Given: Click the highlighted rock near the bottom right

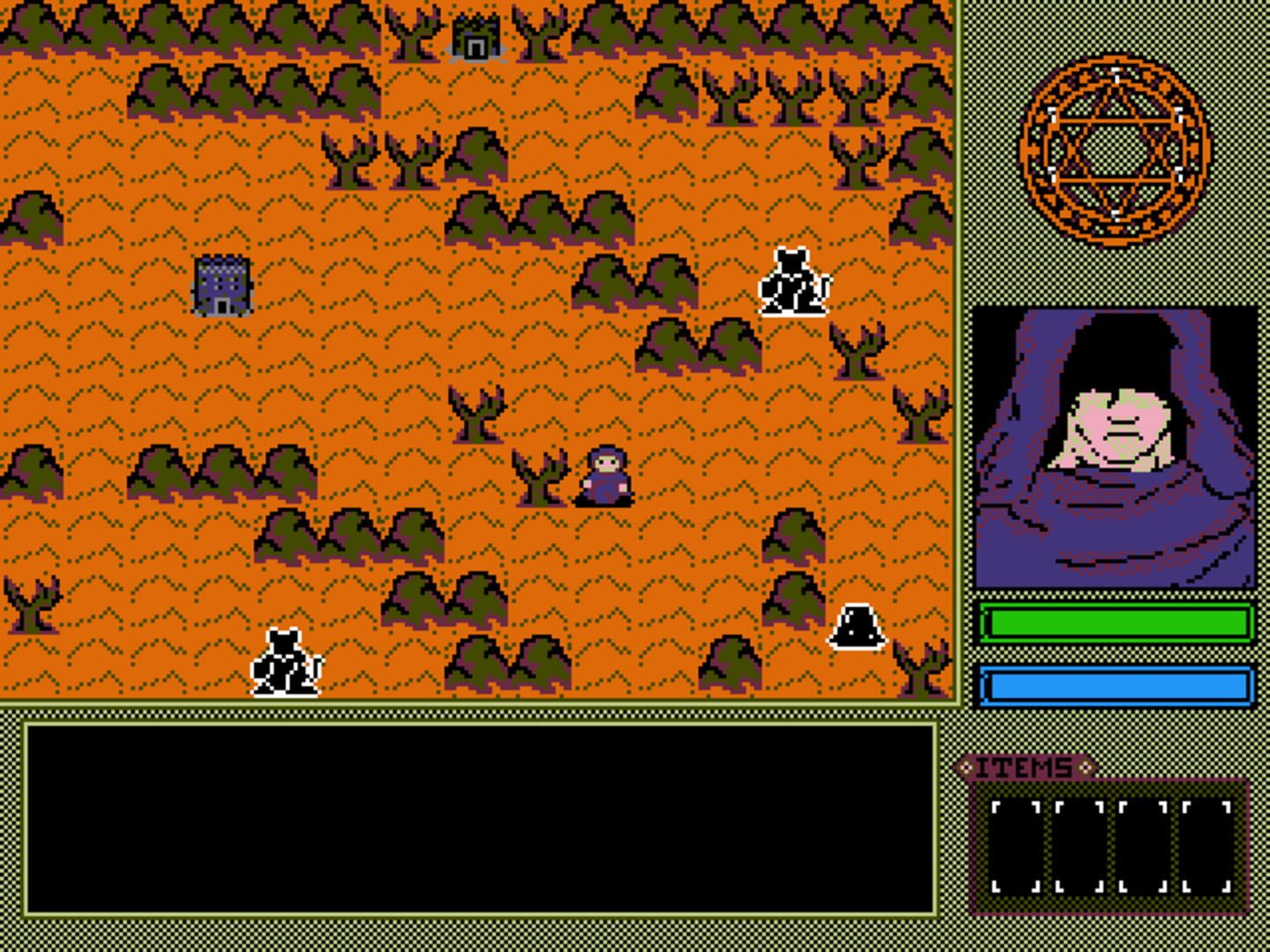Looking at the screenshot, I should pyautogui.click(x=855, y=628).
